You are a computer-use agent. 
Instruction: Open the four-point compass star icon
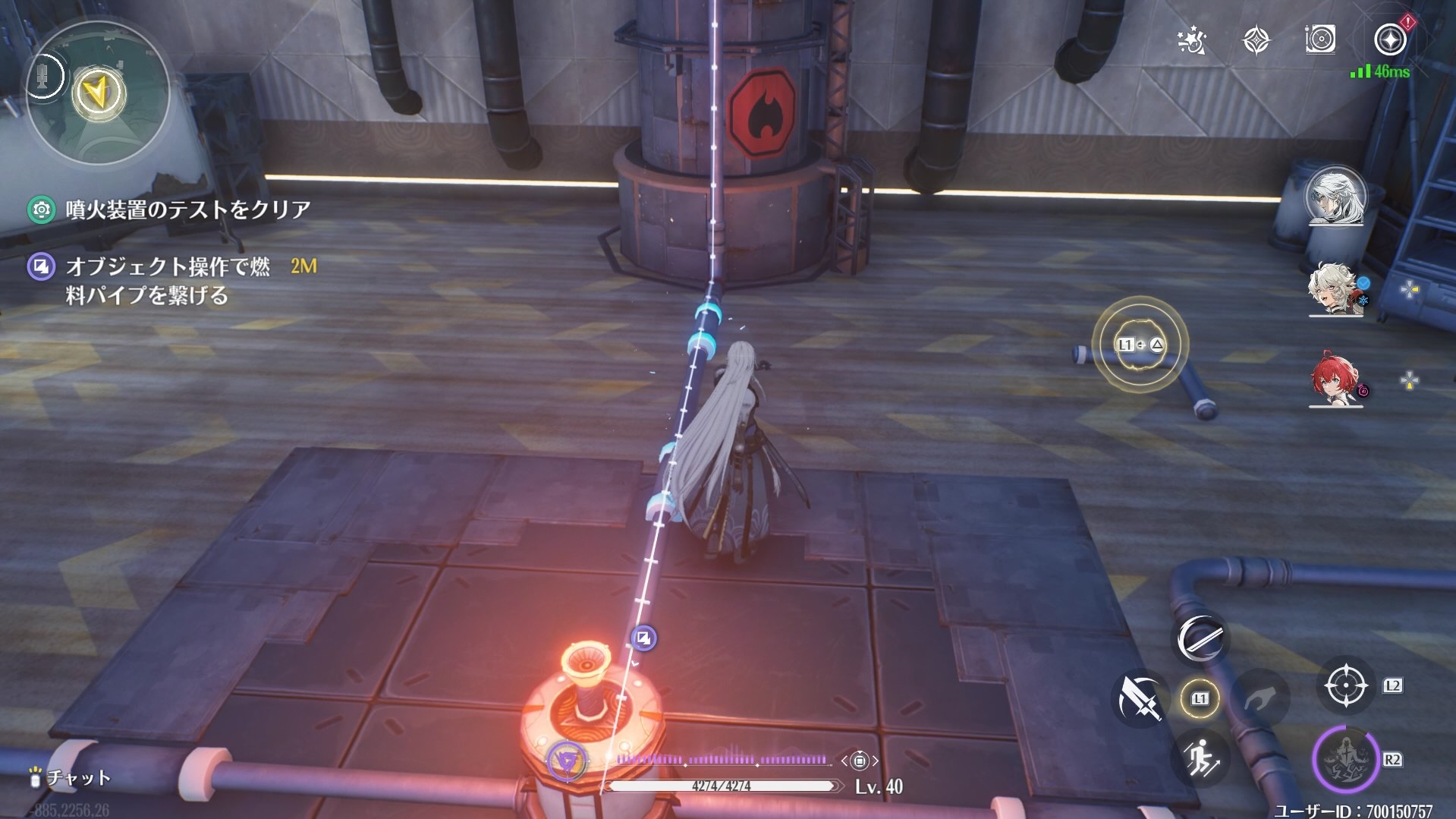click(1256, 40)
